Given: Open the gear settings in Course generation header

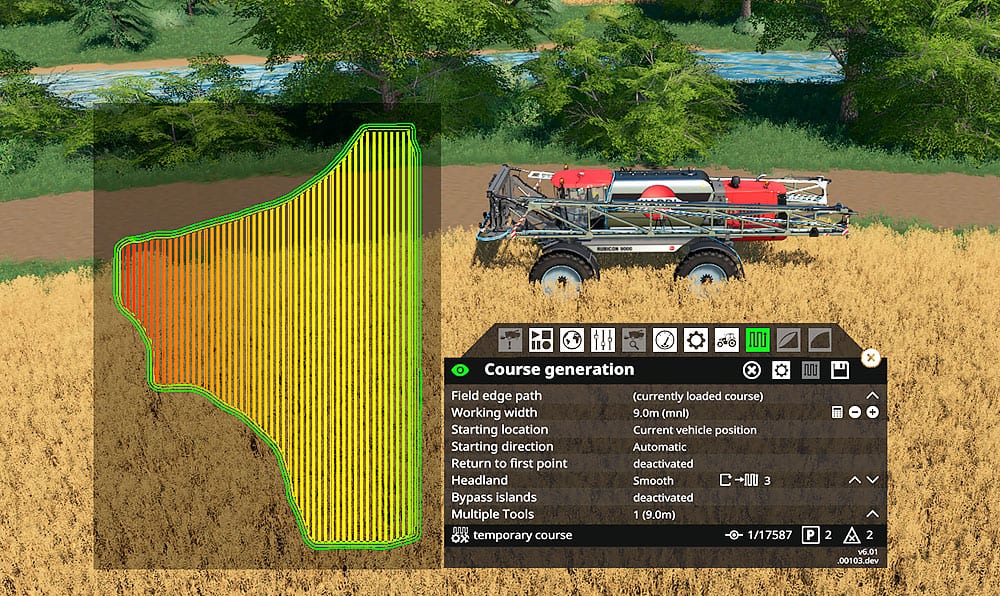Looking at the screenshot, I should click(781, 370).
